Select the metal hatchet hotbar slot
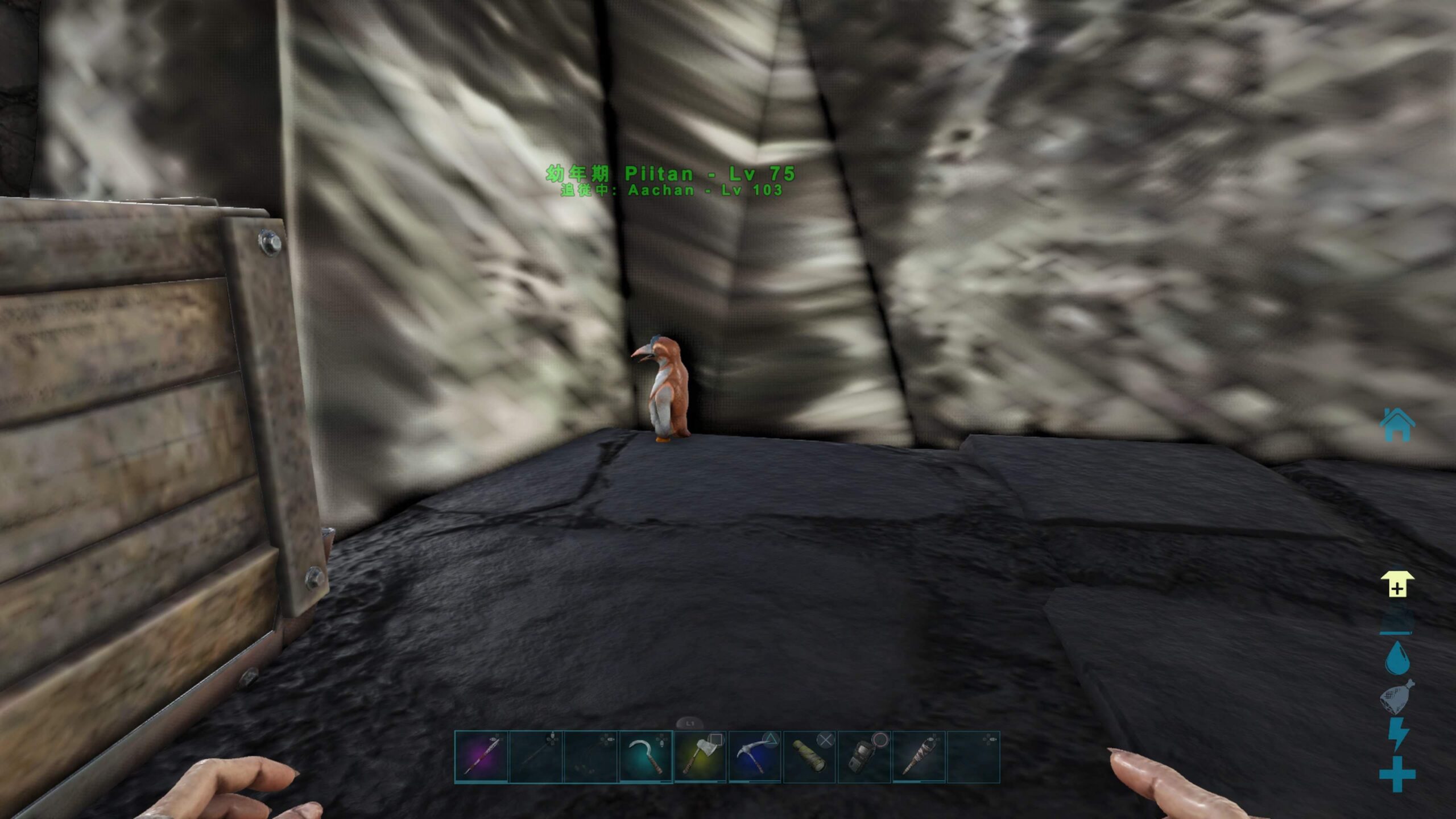Image resolution: width=1456 pixels, height=819 pixels. pos(700,757)
